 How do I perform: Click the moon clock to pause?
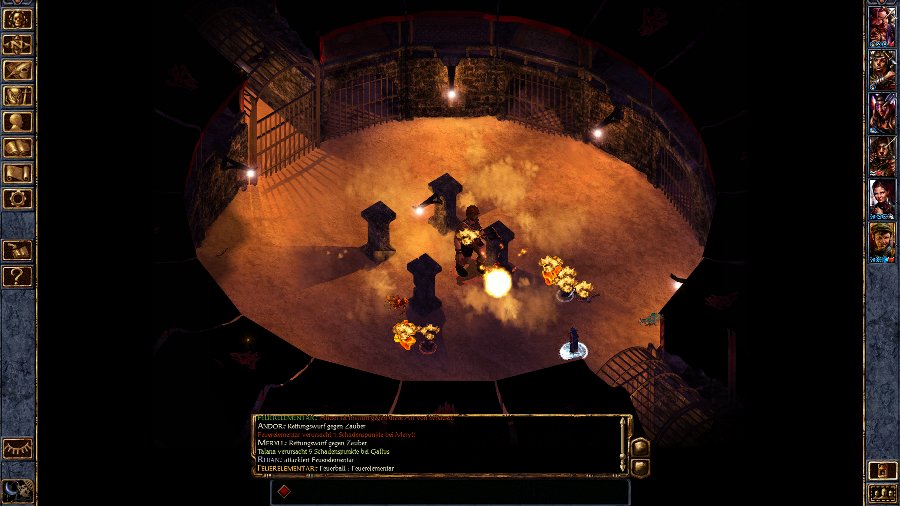point(18,489)
